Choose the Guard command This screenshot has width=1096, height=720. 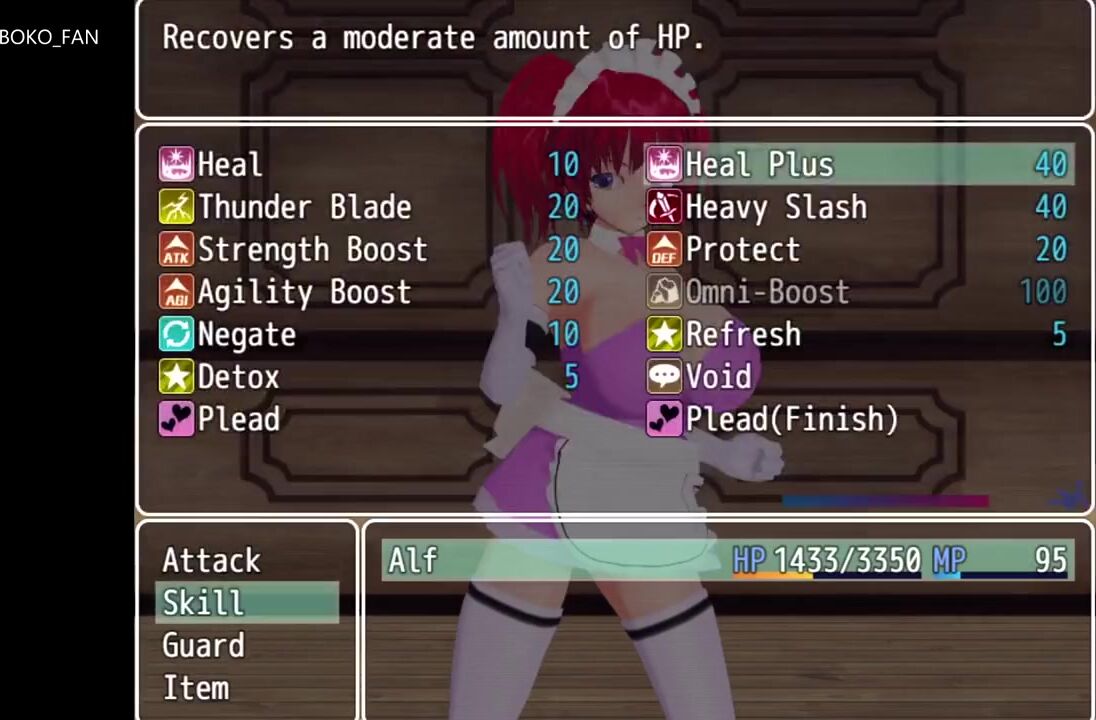point(203,646)
